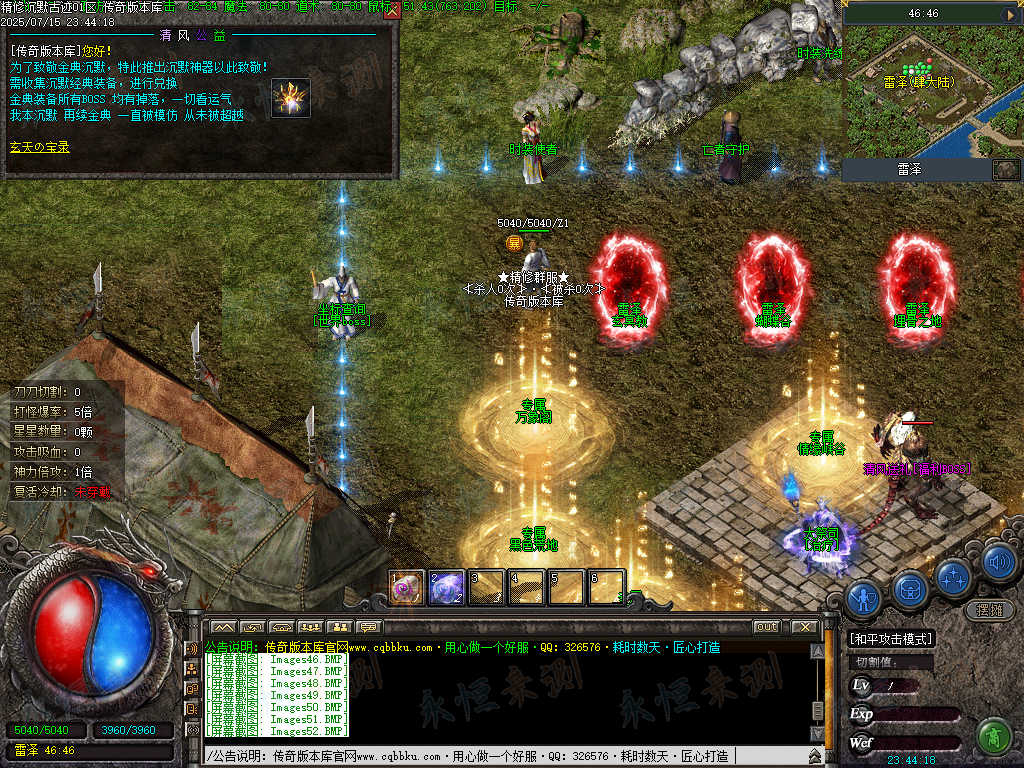Viewport: 1024px width, 768px height.
Task: Close the chat panel with X
Action: click(804, 627)
